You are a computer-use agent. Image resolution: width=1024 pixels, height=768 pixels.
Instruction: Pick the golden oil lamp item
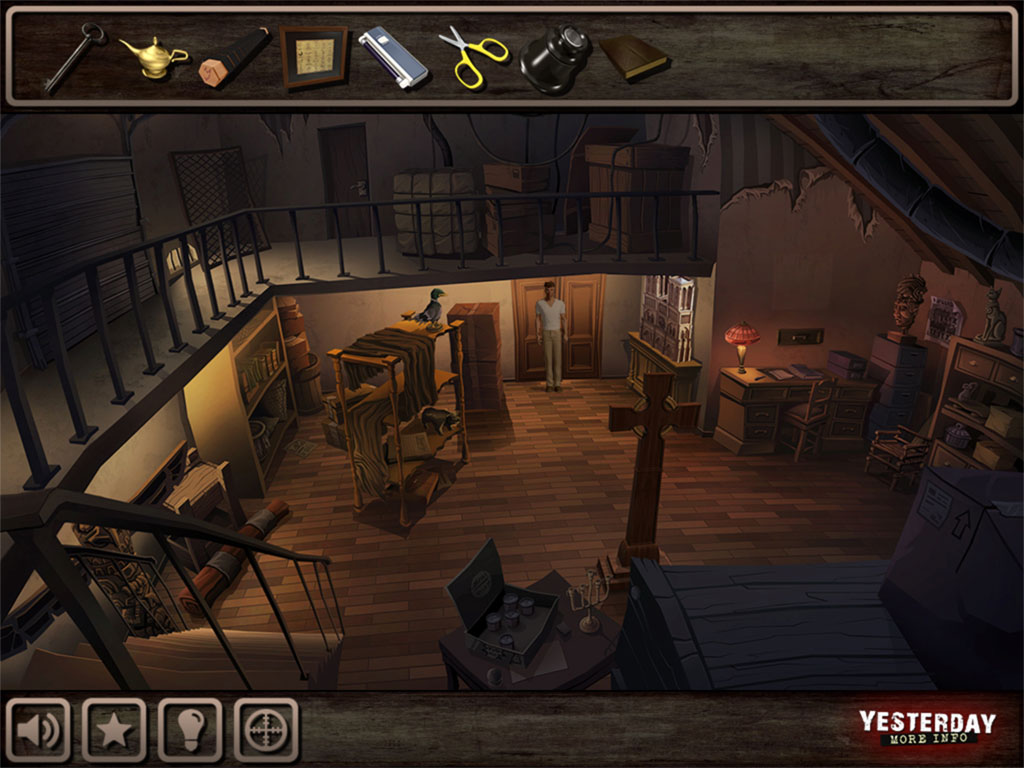click(x=153, y=56)
